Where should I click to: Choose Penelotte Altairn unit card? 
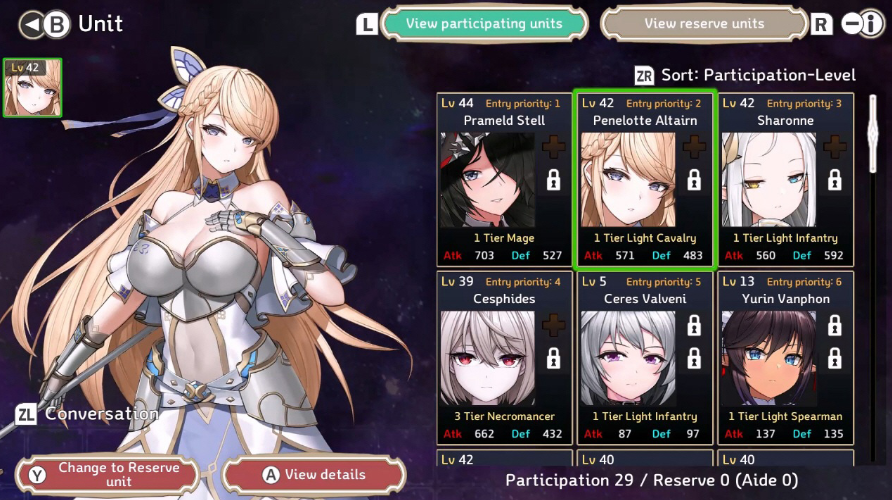tap(644, 180)
